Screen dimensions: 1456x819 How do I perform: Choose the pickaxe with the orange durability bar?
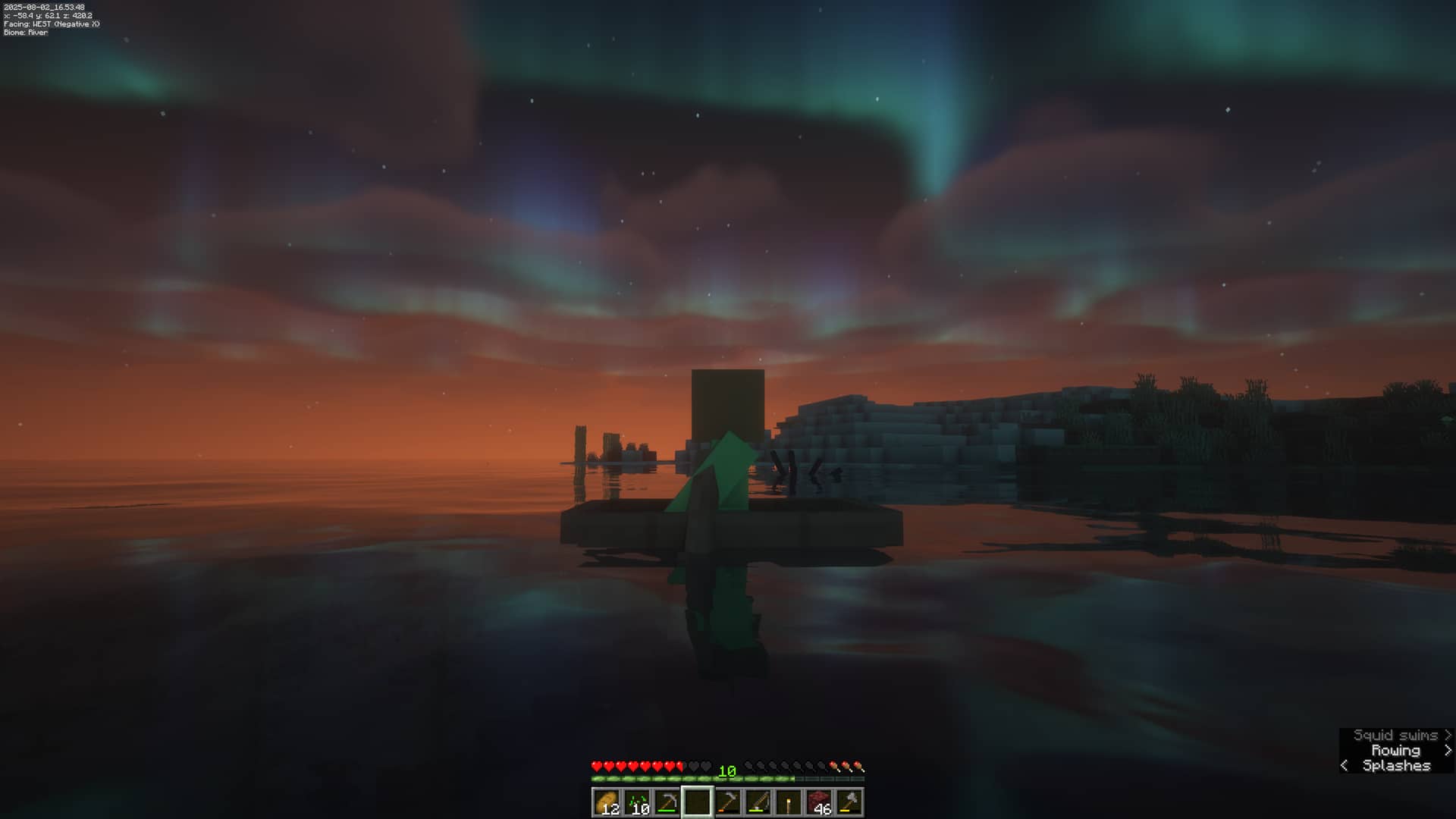728,802
